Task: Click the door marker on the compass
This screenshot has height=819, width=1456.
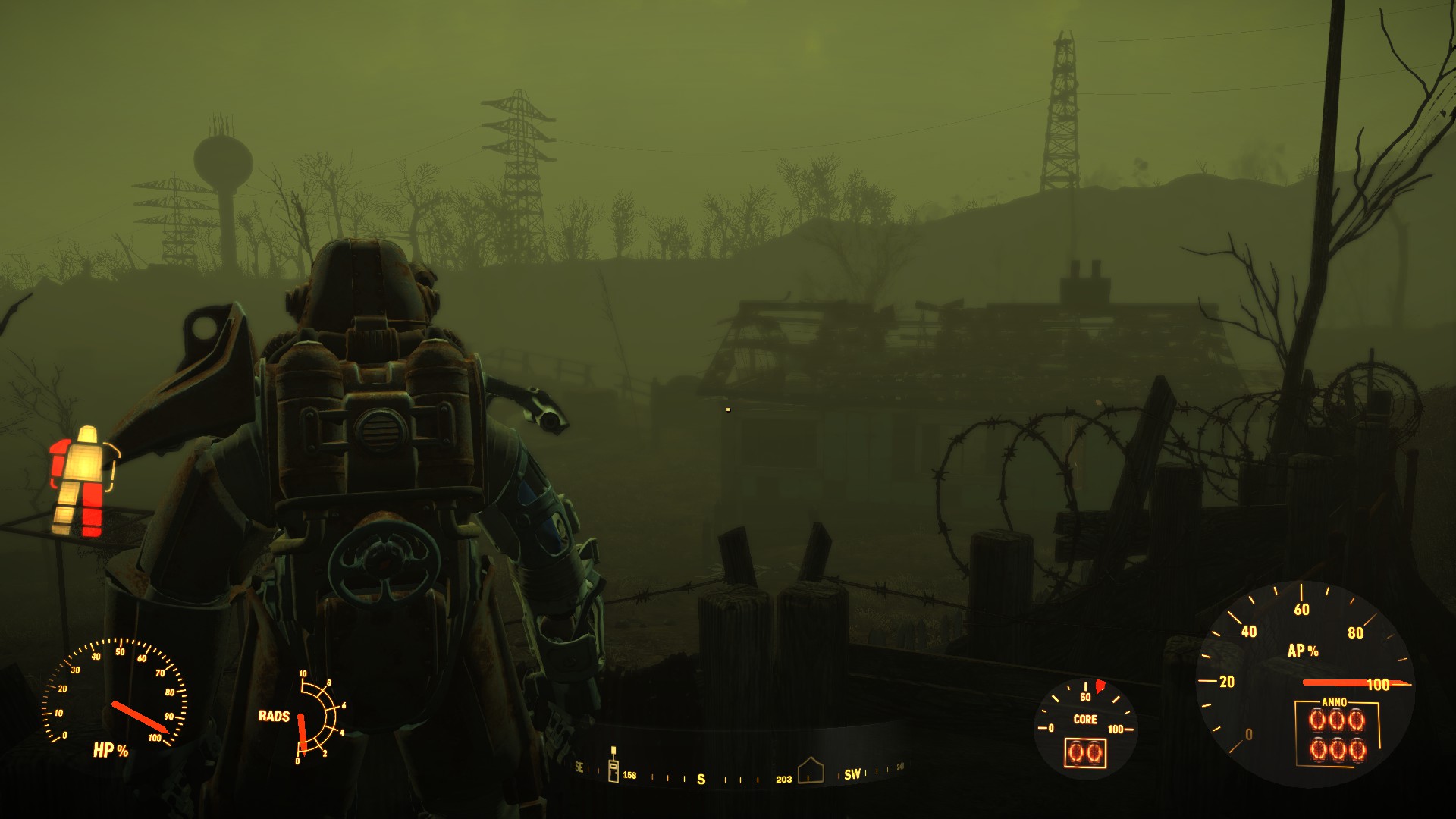Action: click(x=613, y=767)
